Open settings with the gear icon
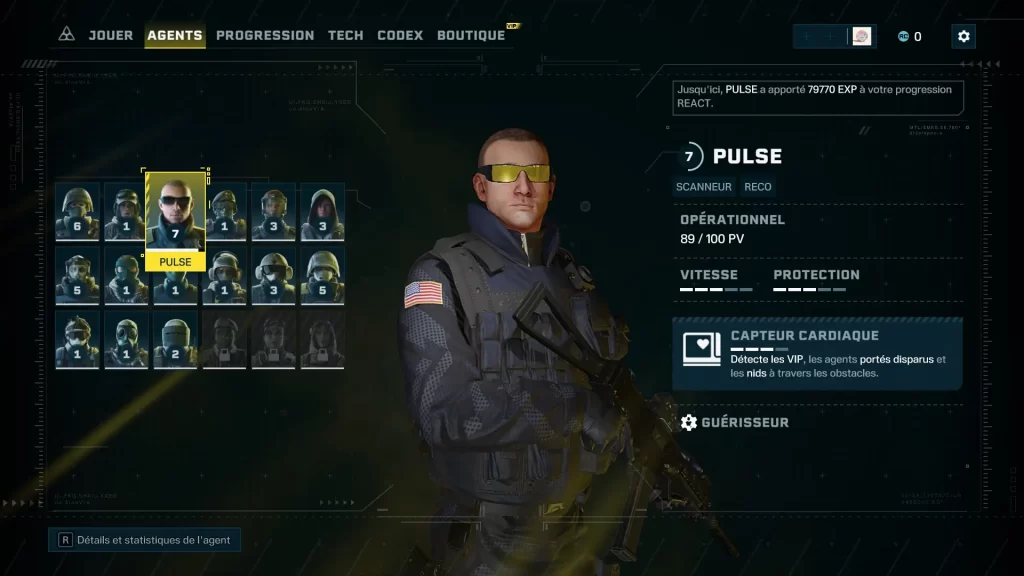 click(x=963, y=36)
